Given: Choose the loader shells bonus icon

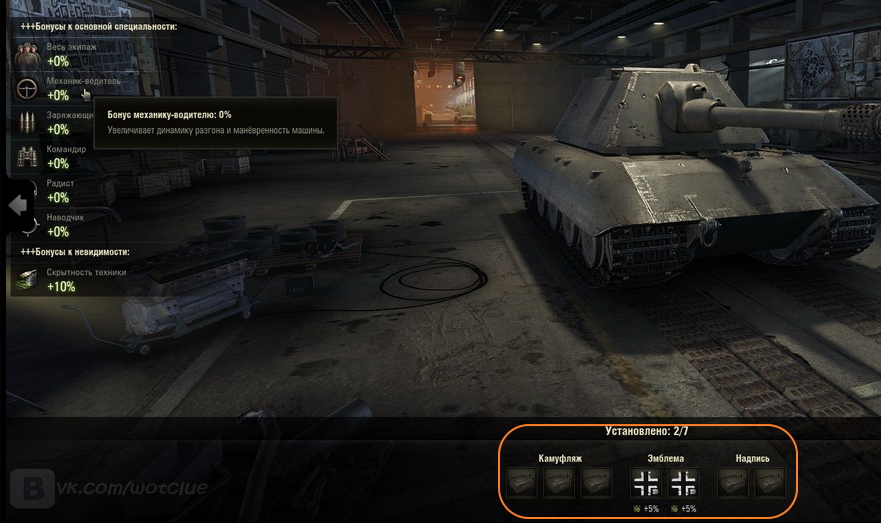Looking at the screenshot, I should (27, 123).
